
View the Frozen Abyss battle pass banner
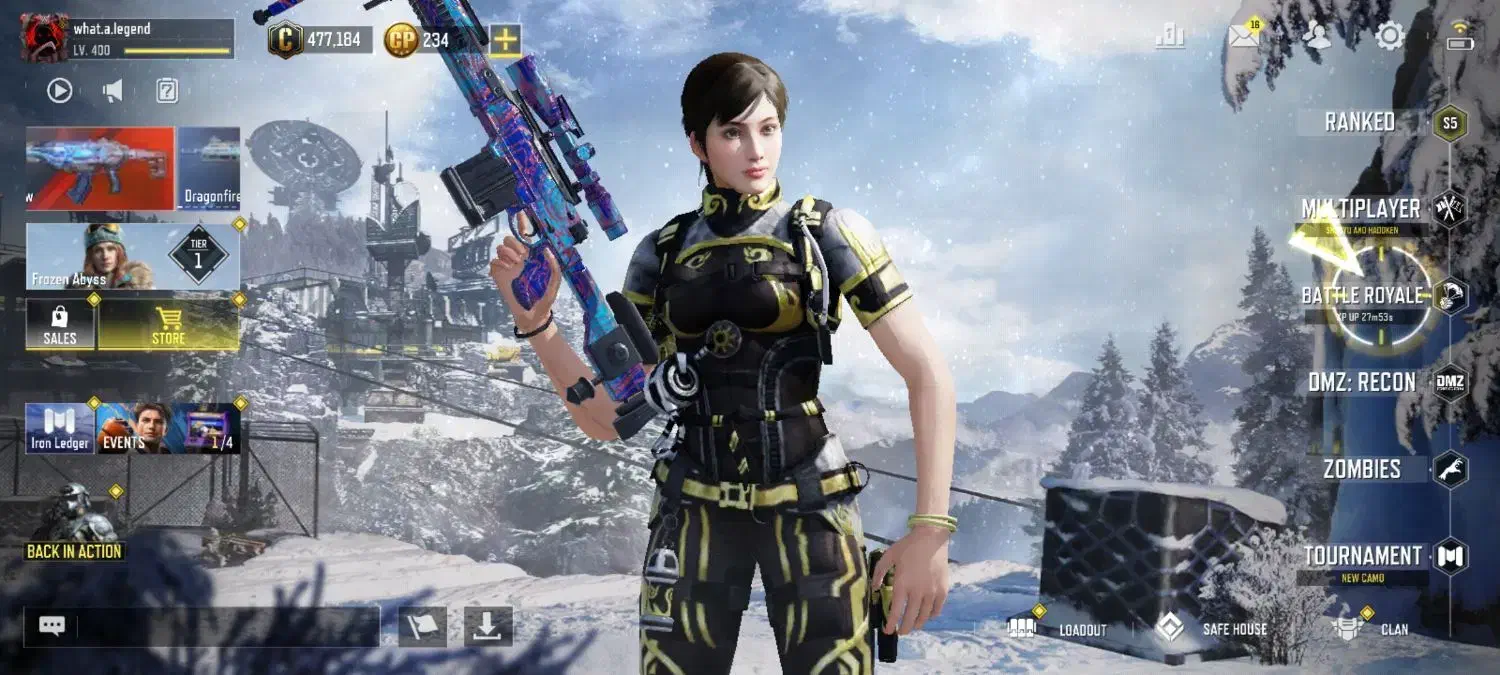click(x=132, y=257)
